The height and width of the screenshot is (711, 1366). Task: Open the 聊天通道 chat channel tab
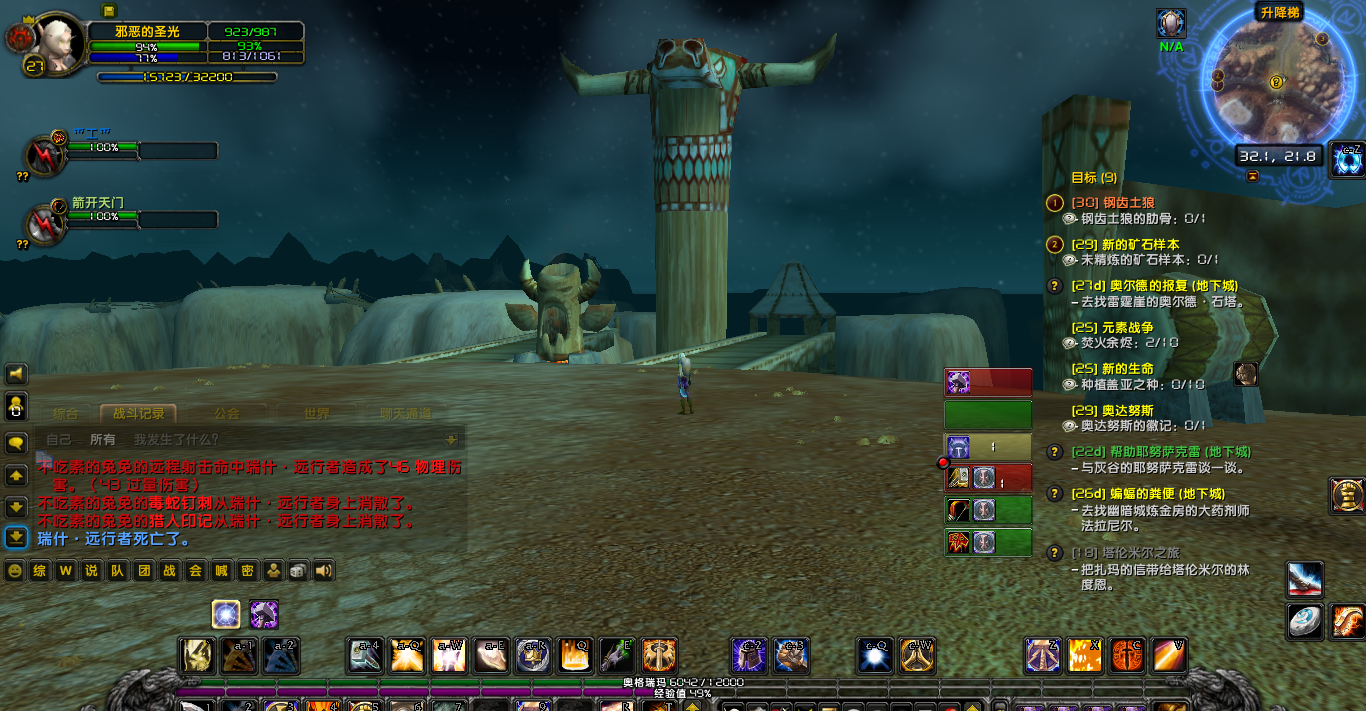405,413
